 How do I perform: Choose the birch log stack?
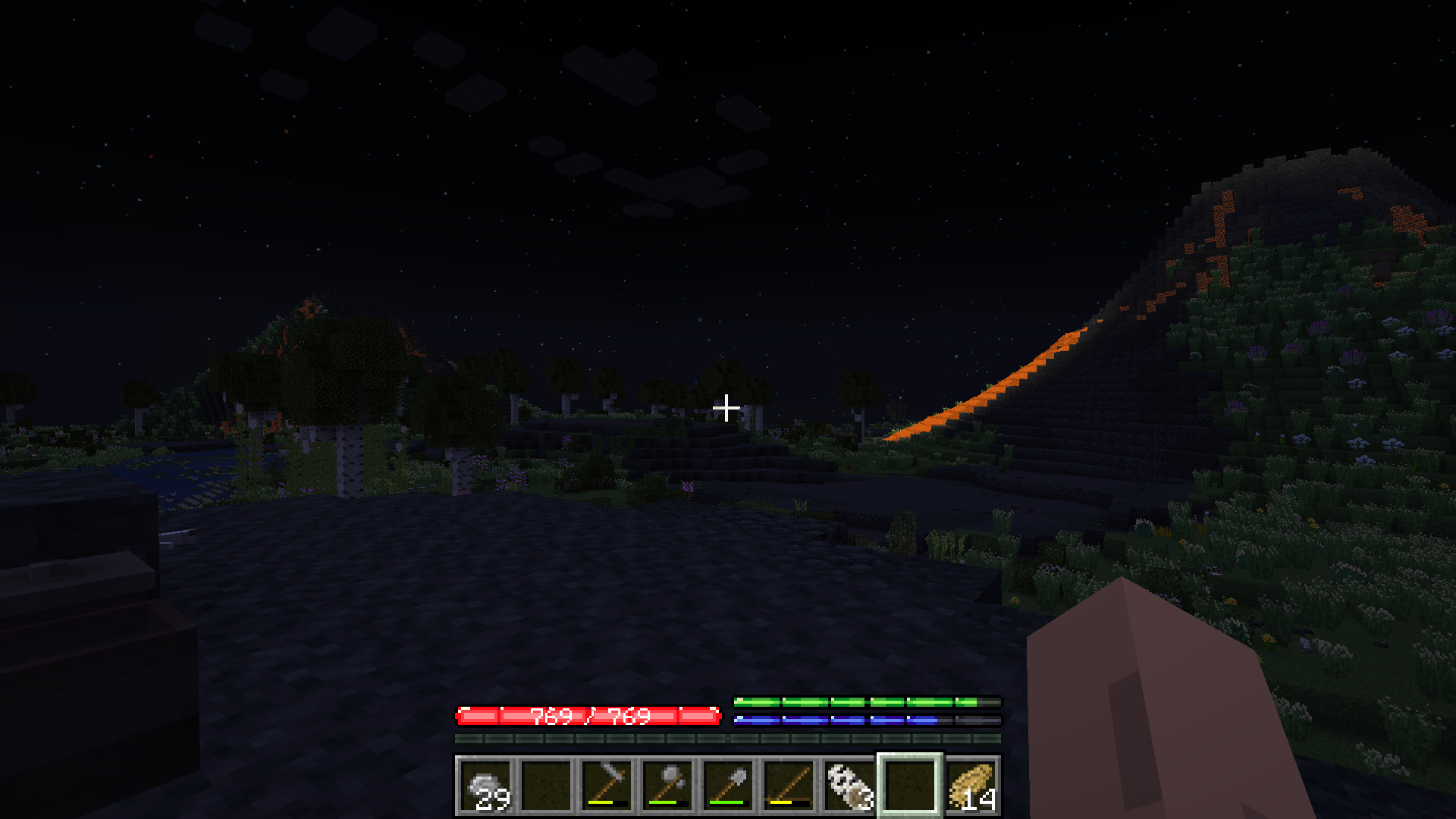tap(849, 786)
